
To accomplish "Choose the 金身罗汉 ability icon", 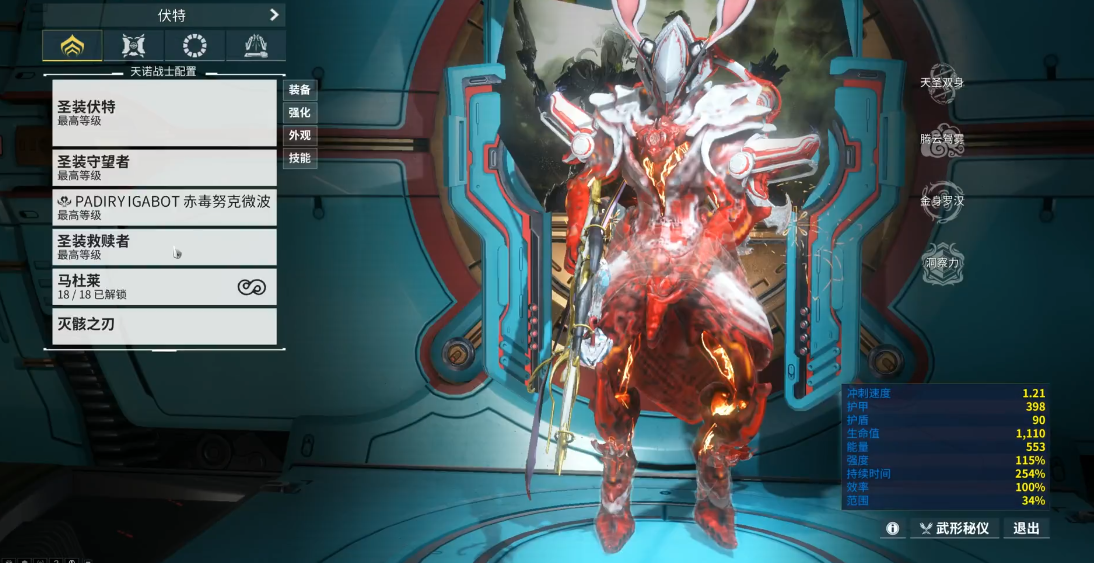I will 942,200.
